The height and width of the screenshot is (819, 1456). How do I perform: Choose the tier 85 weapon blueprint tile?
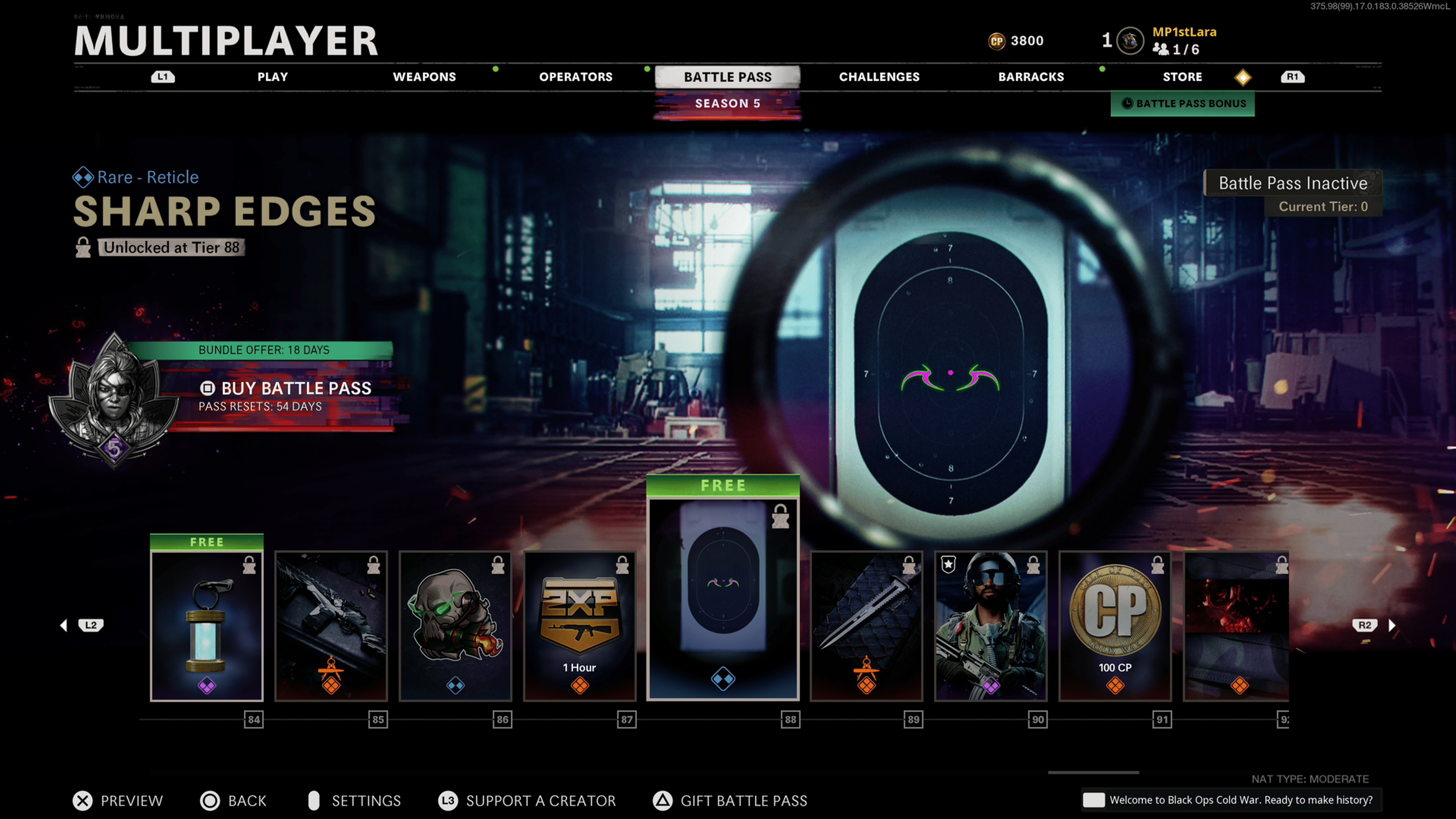coord(331,626)
